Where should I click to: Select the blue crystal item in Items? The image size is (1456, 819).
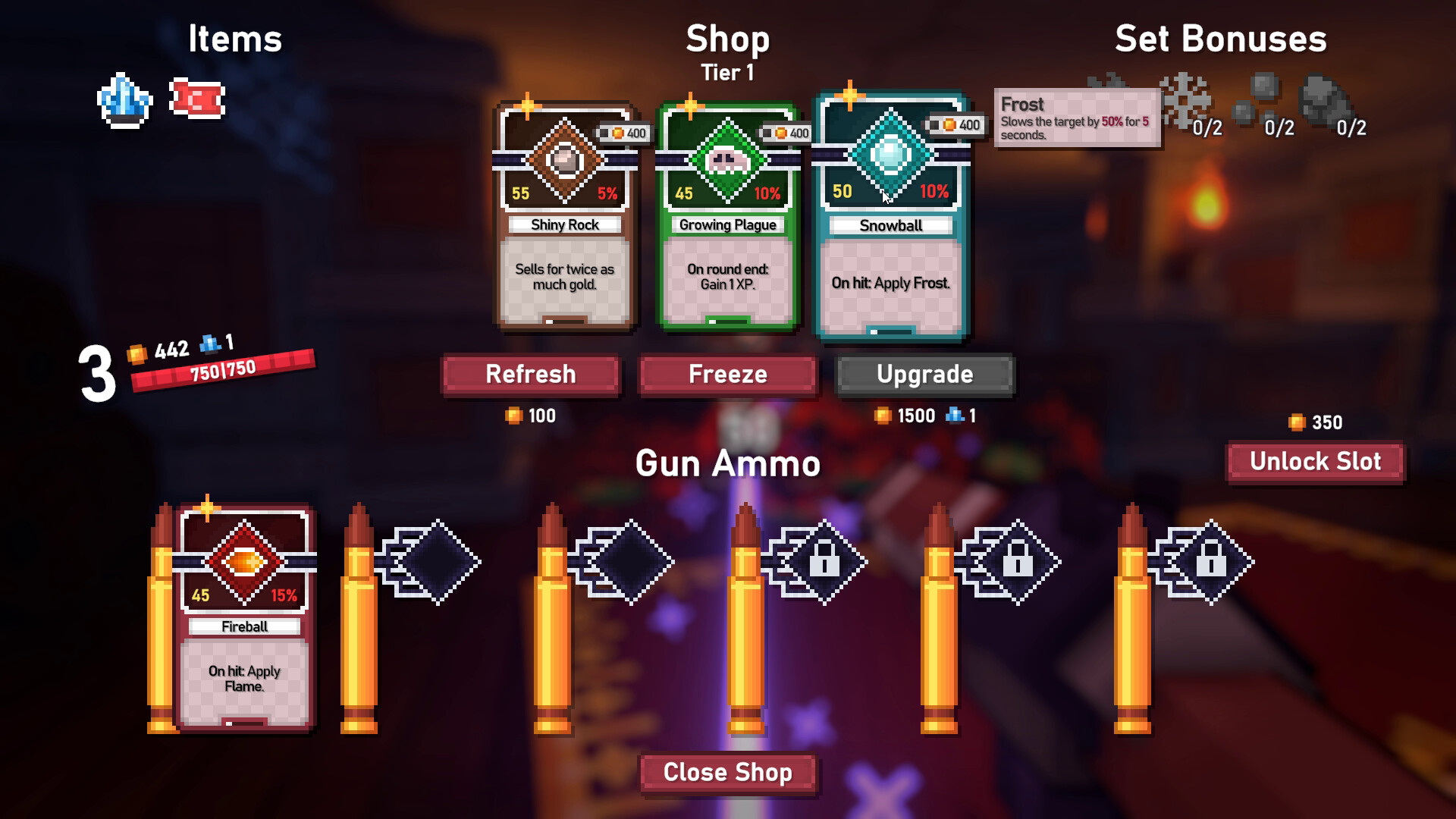point(127,101)
